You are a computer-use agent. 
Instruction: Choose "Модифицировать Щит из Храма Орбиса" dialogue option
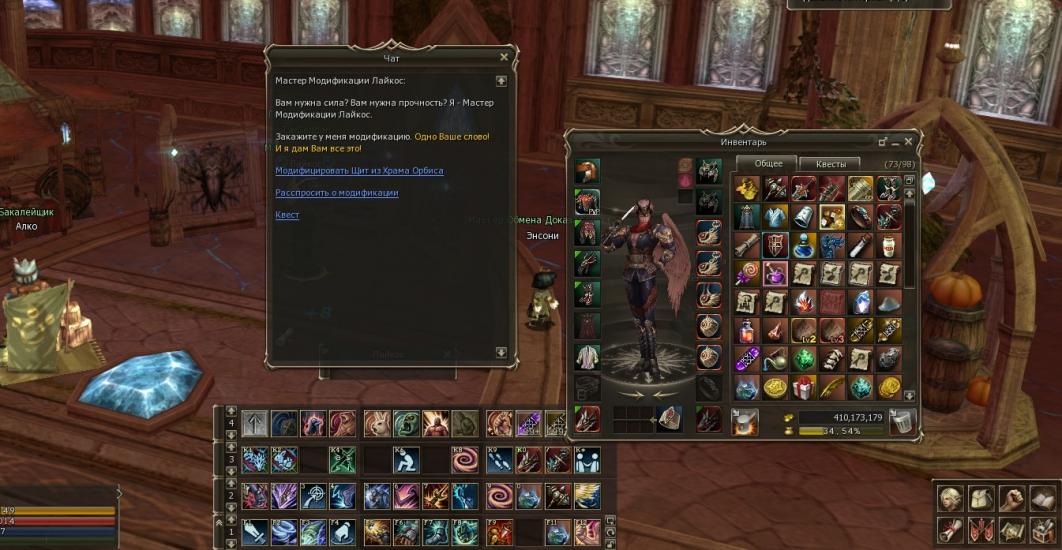359,171
